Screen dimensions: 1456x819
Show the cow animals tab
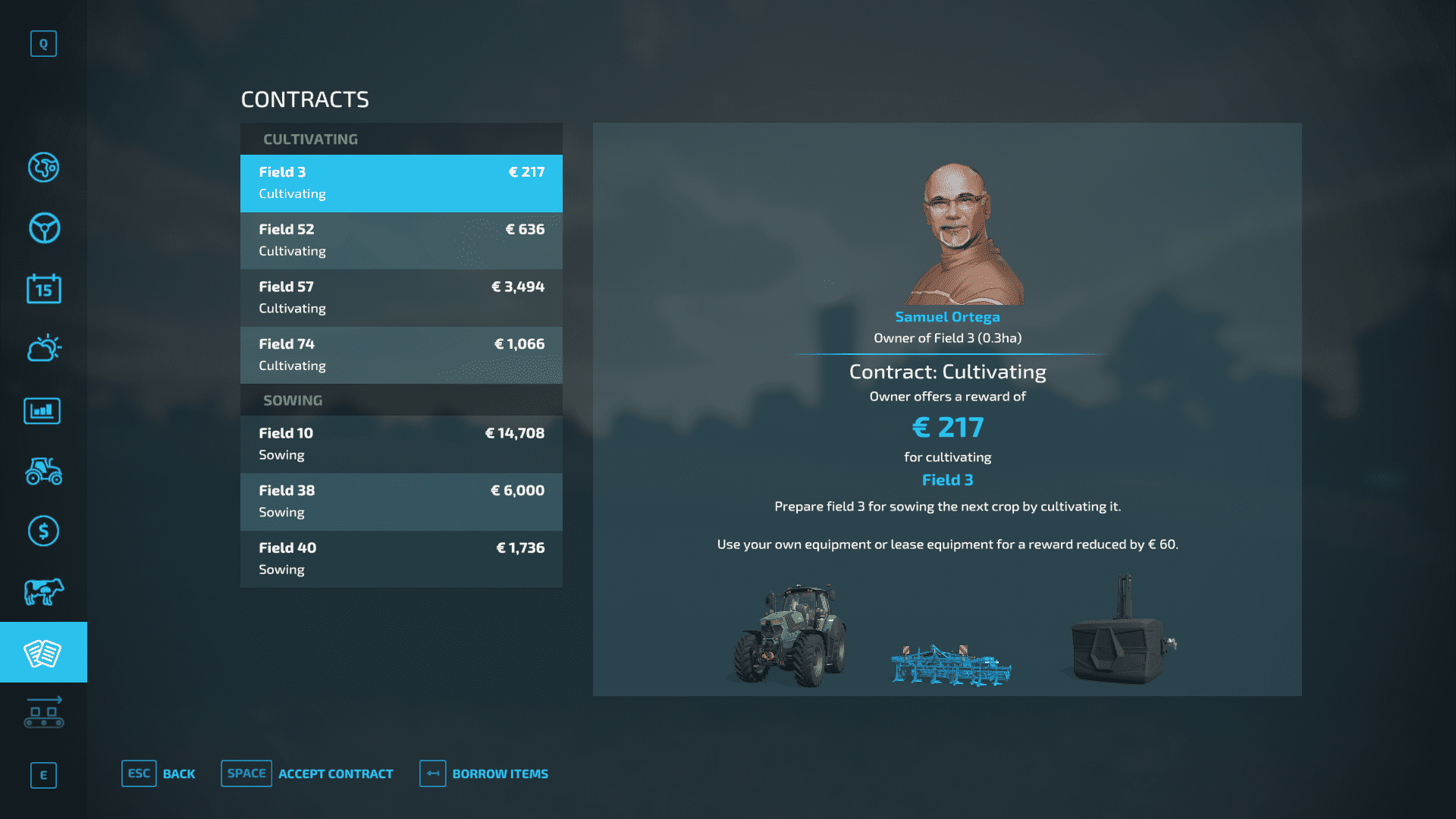(43, 591)
